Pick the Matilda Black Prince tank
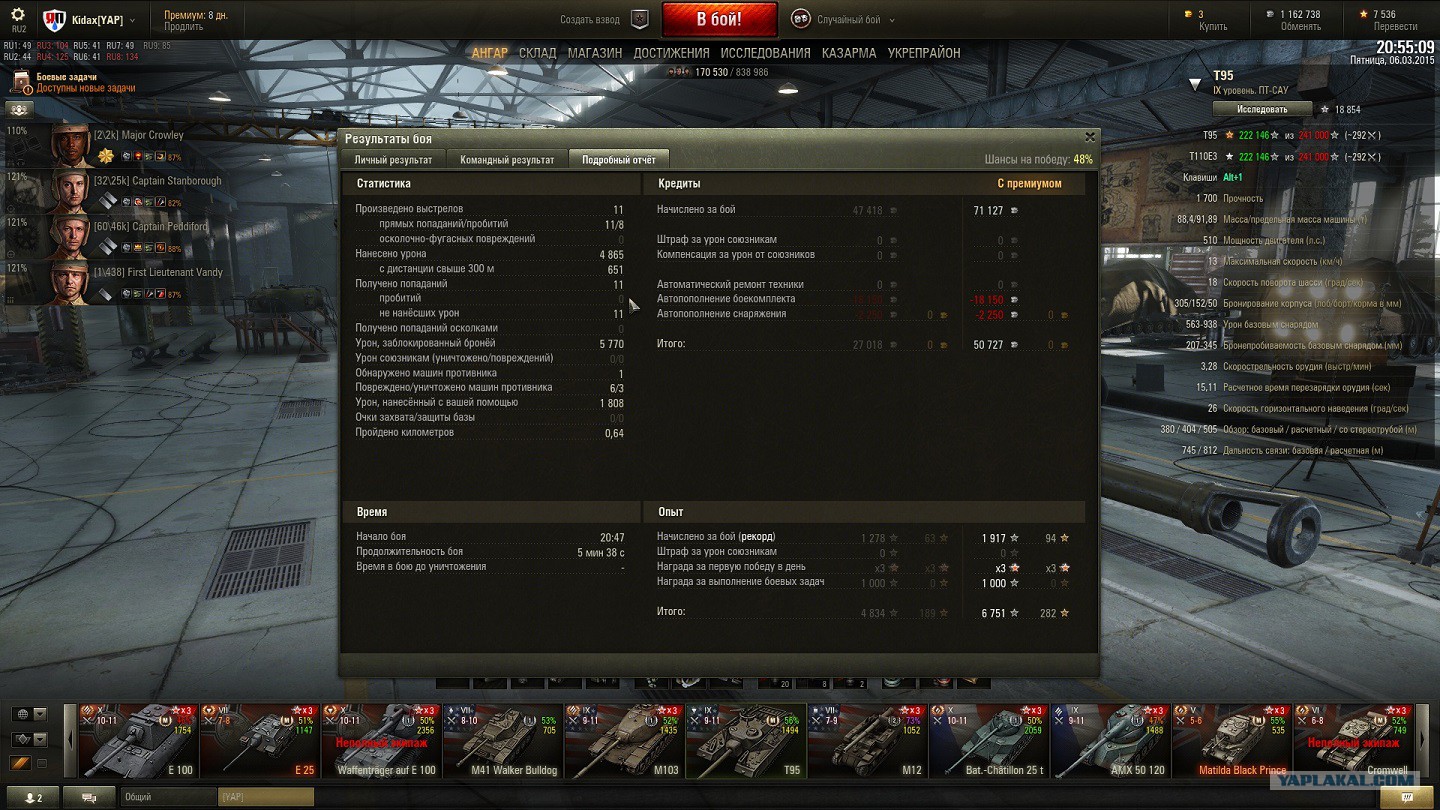The image size is (1440, 810). point(1231,740)
